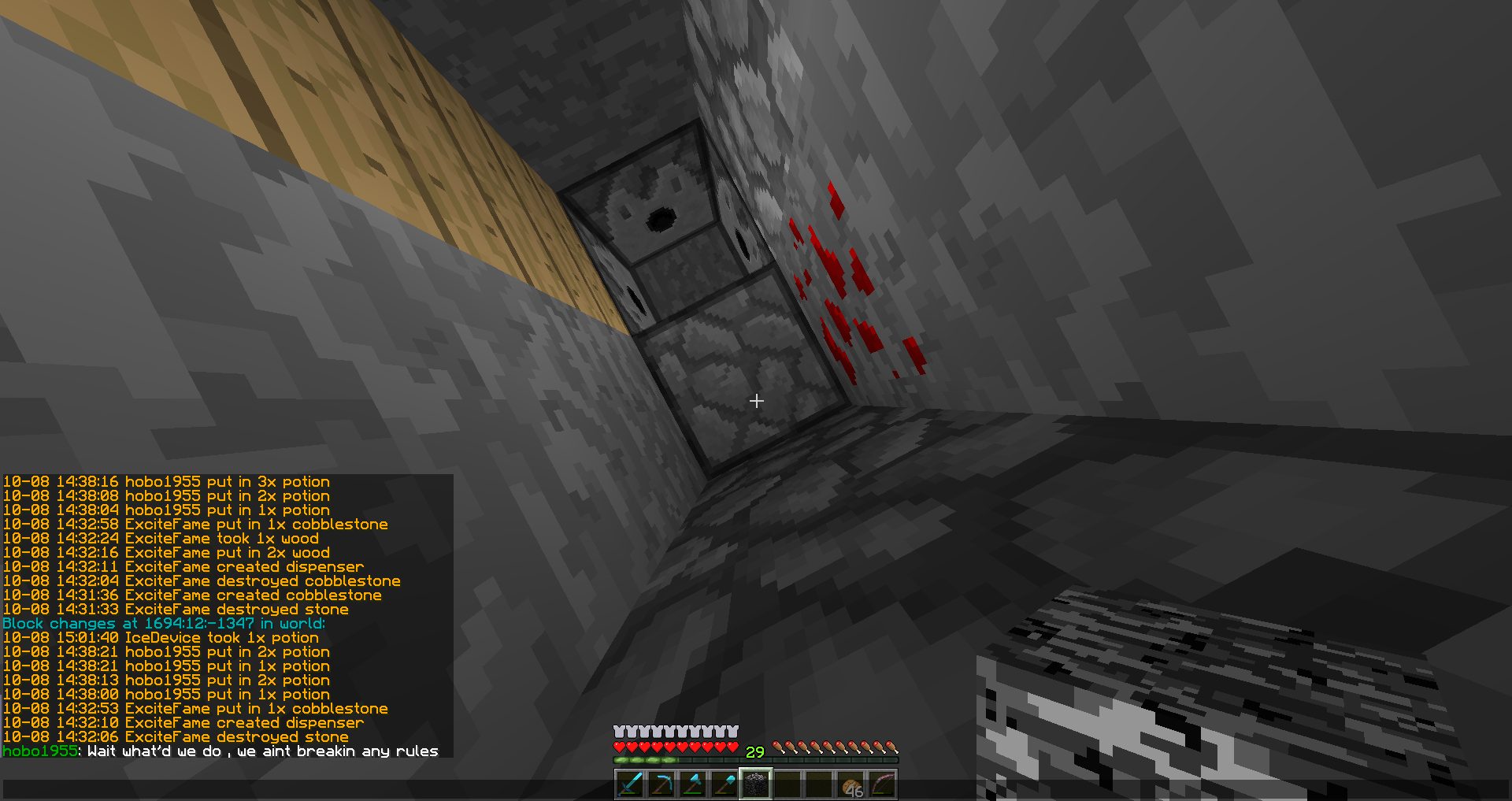This screenshot has height=801, width=1512.
Task: Select the diamond sword in the hotbar
Action: (x=629, y=784)
